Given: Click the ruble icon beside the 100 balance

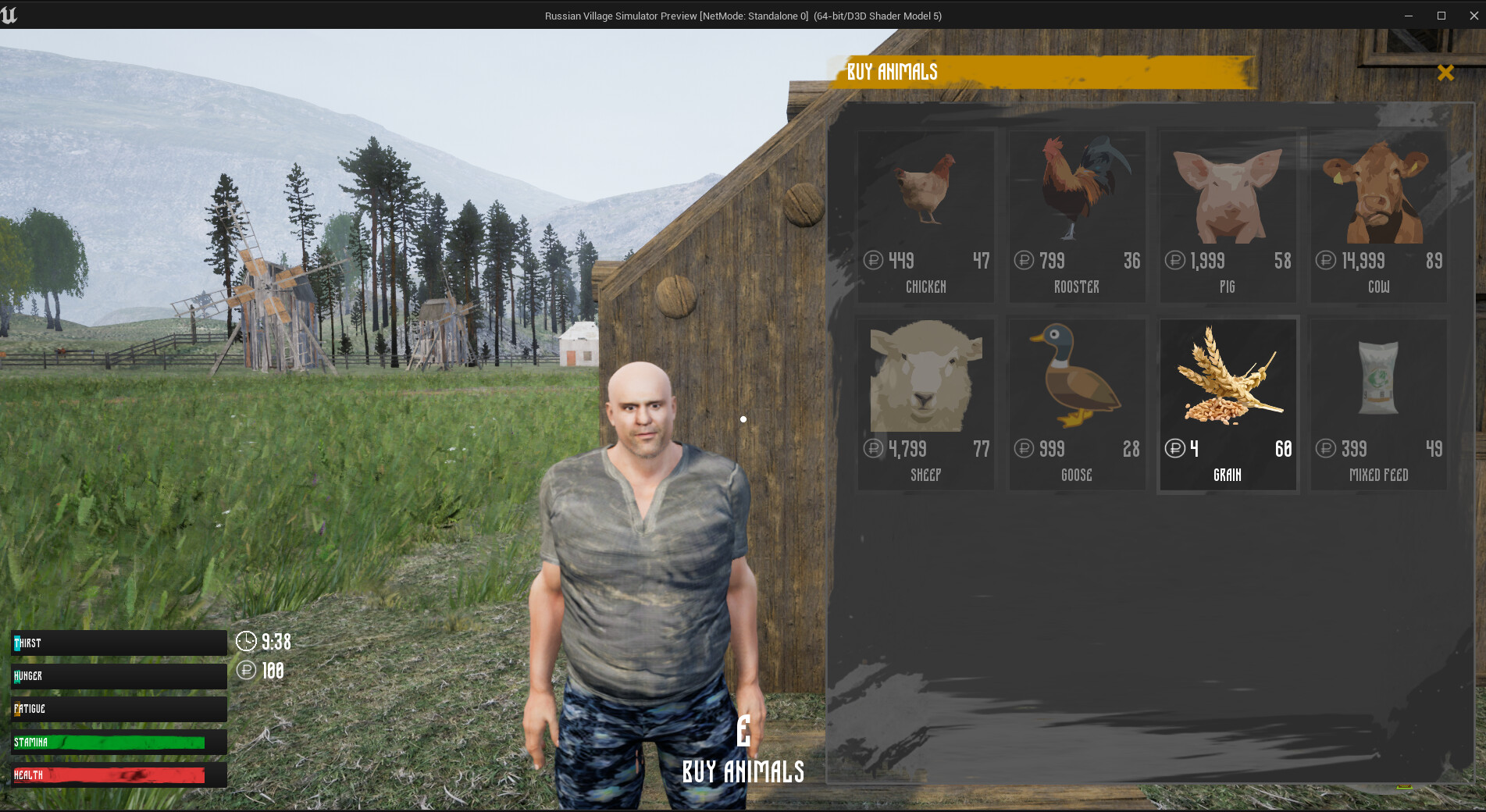Looking at the screenshot, I should tap(246, 670).
